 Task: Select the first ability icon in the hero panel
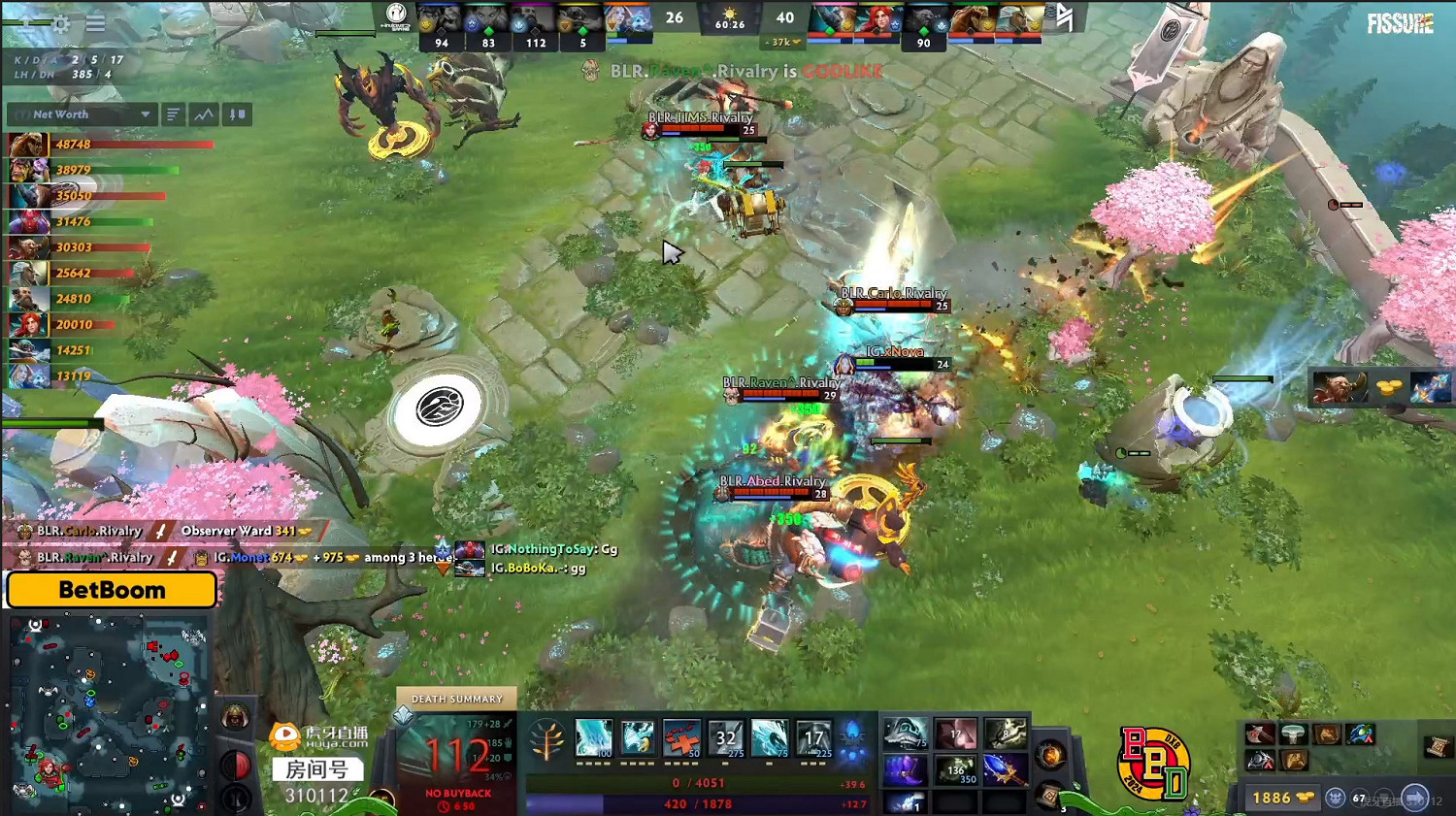[x=594, y=737]
